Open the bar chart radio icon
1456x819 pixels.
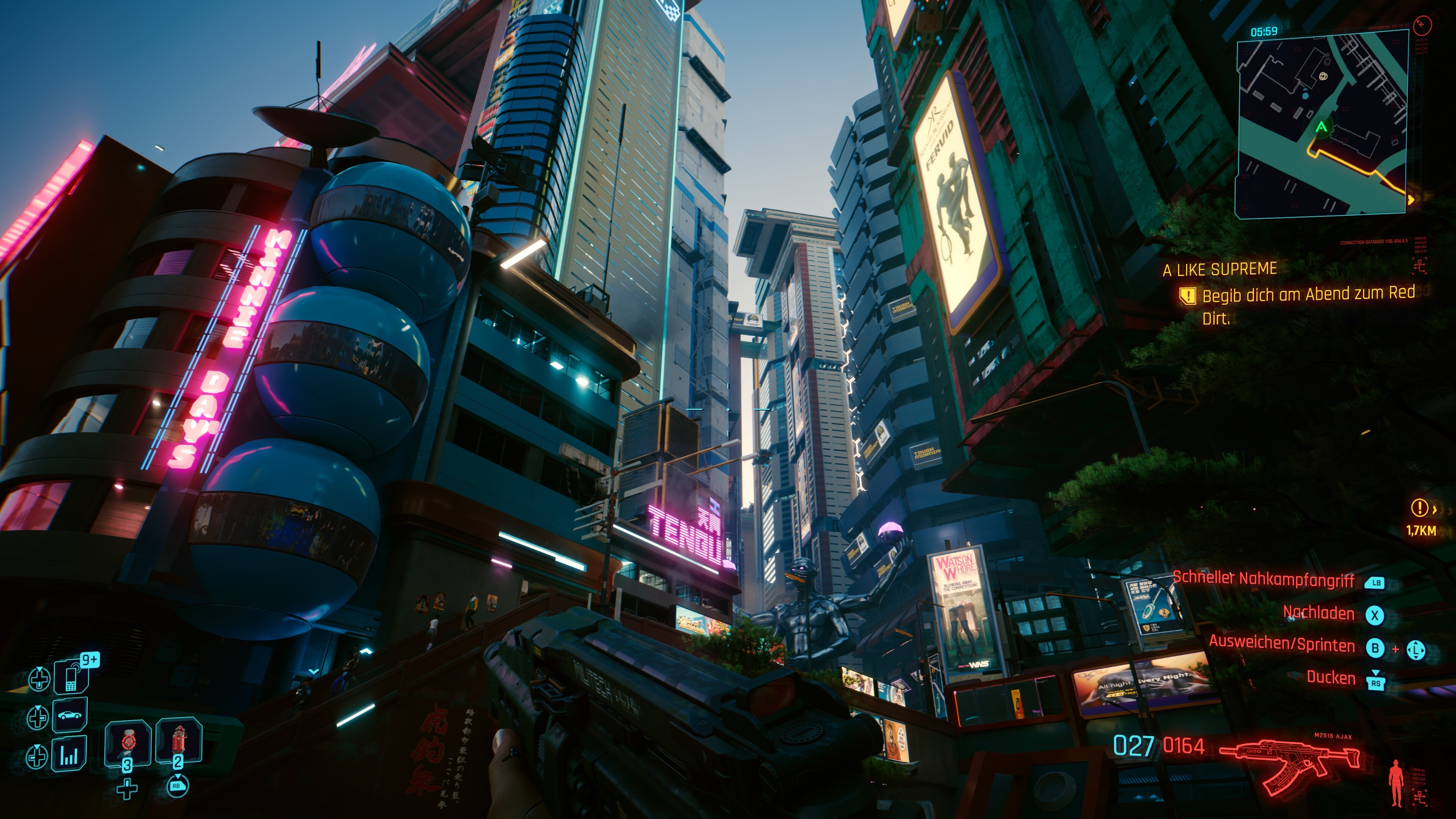pos(69,755)
